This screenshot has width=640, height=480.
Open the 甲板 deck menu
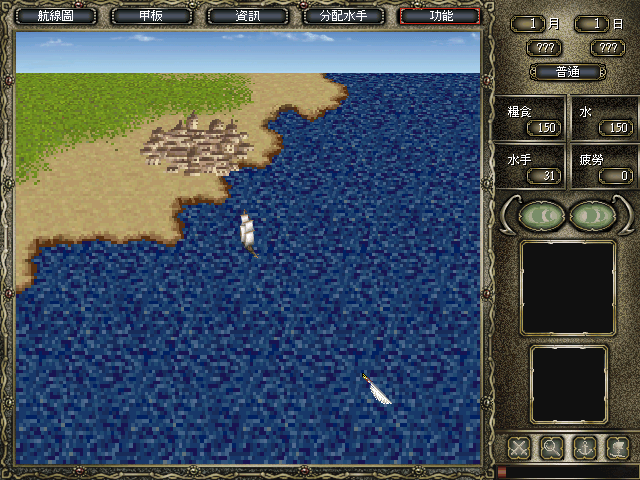(x=150, y=16)
